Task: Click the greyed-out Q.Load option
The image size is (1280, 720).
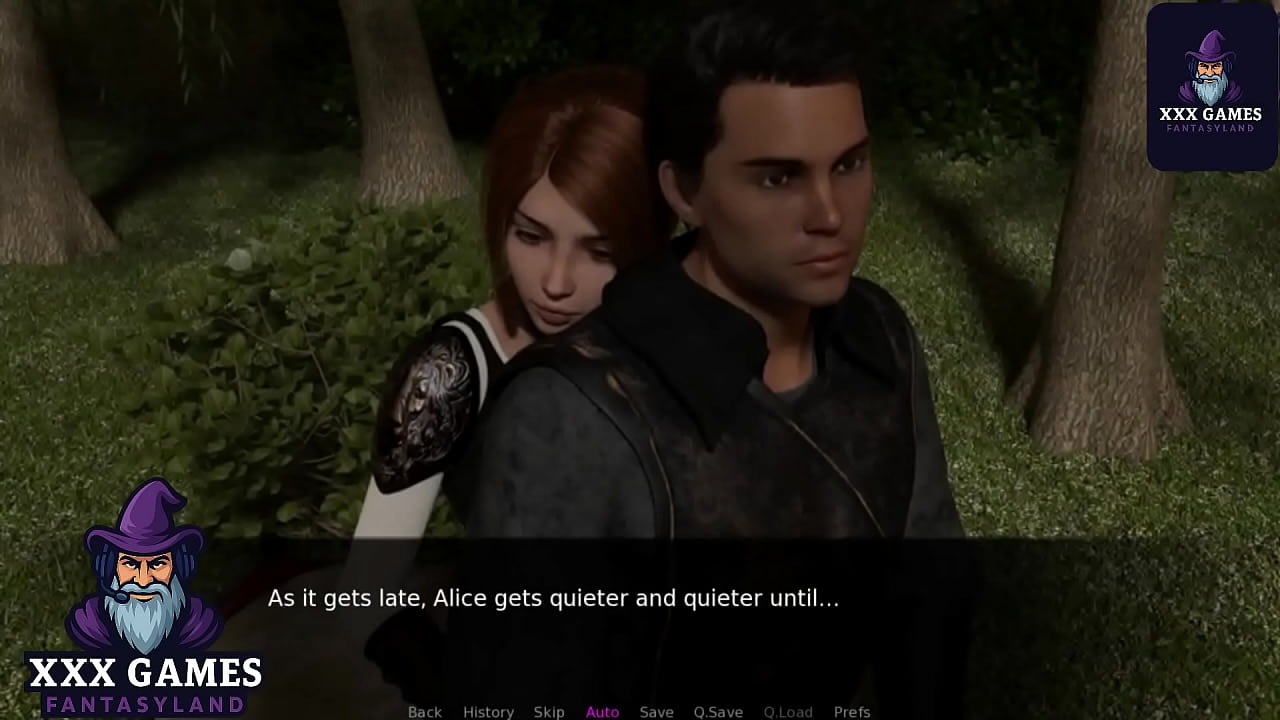Action: coord(789,711)
